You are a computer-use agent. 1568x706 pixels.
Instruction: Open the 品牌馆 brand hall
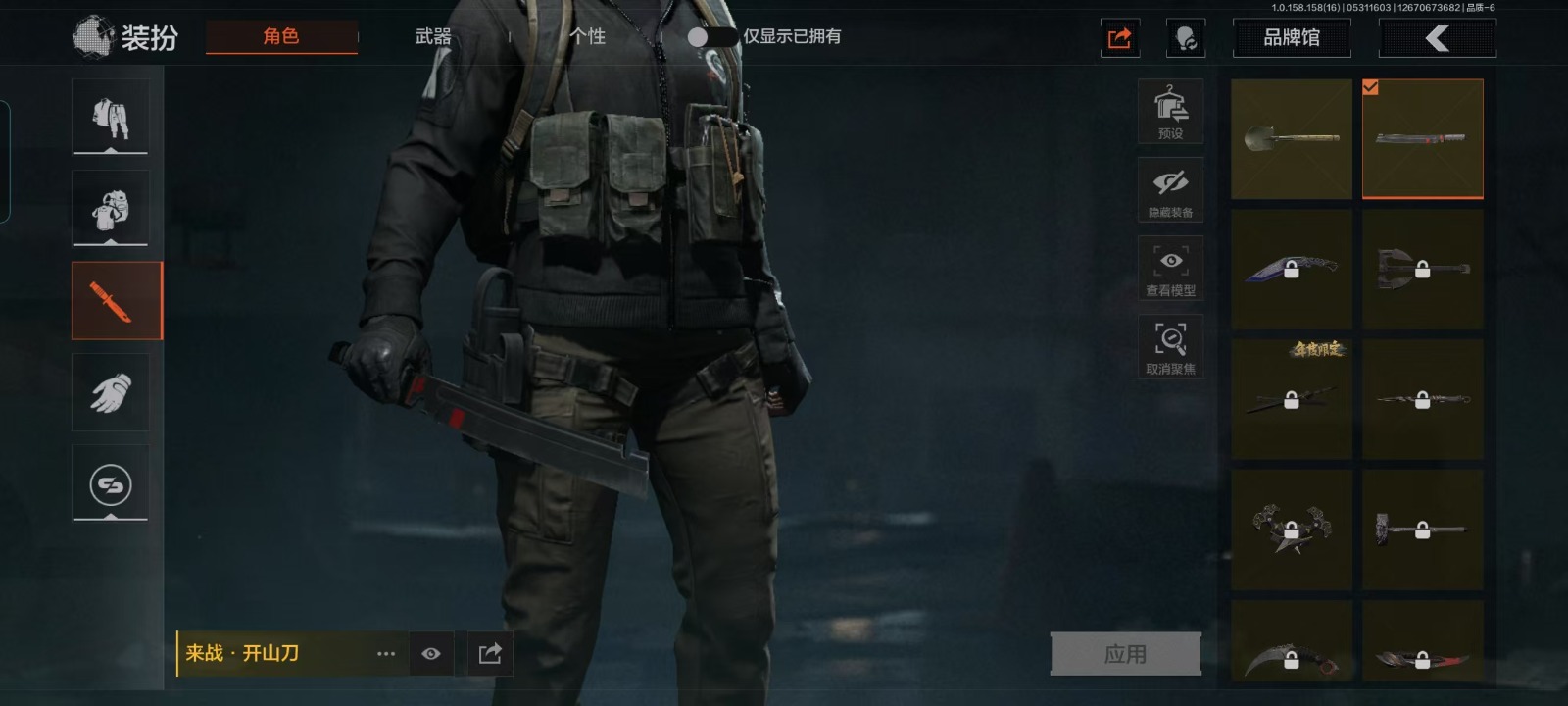pyautogui.click(x=1291, y=38)
